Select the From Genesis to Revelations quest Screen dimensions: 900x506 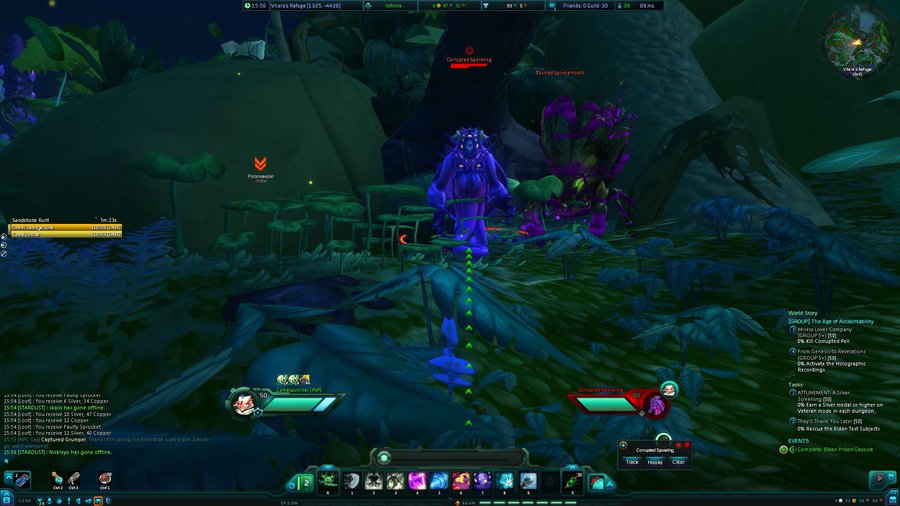(x=832, y=351)
